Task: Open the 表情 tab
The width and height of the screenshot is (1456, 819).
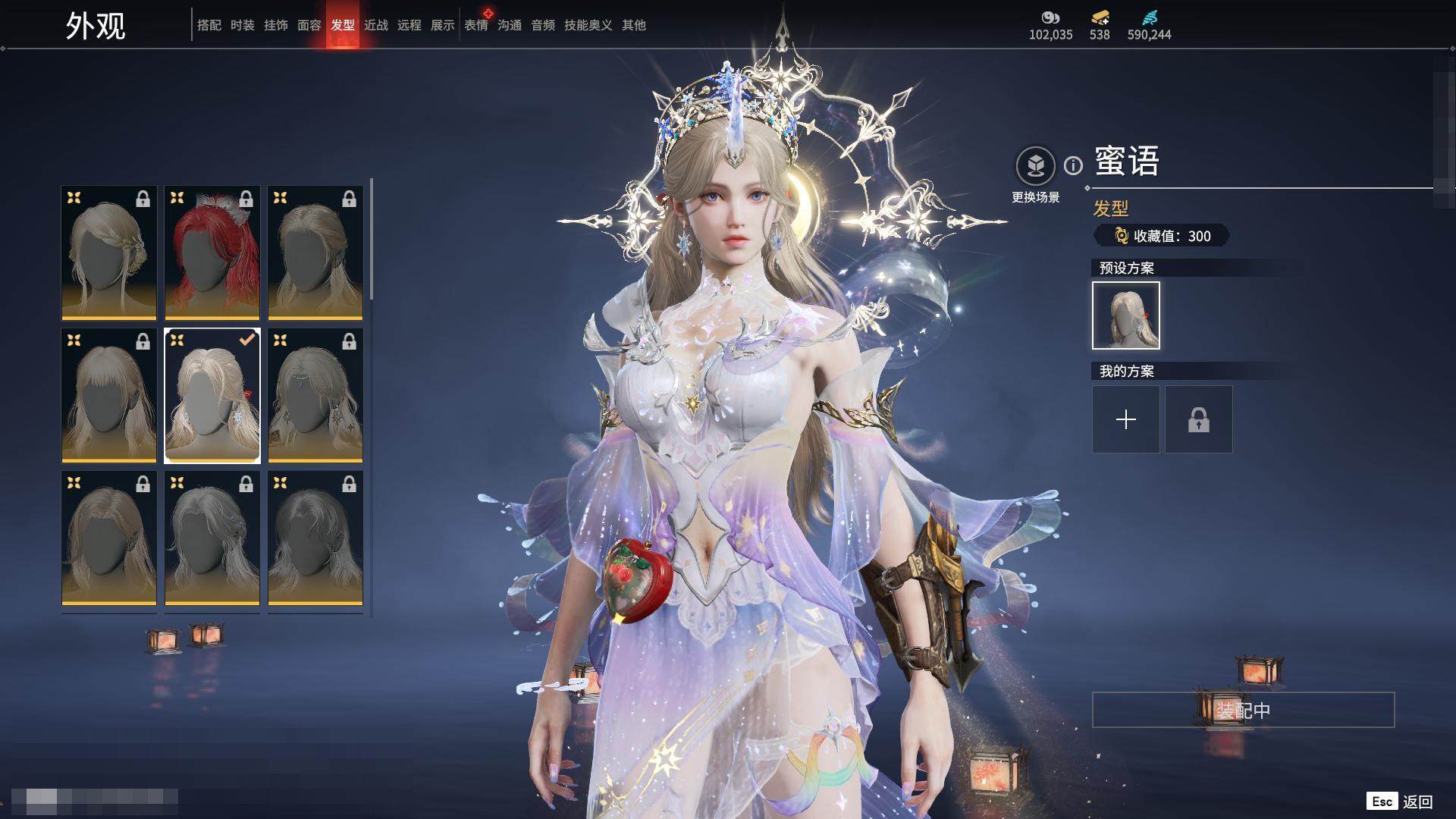Action: [x=476, y=25]
